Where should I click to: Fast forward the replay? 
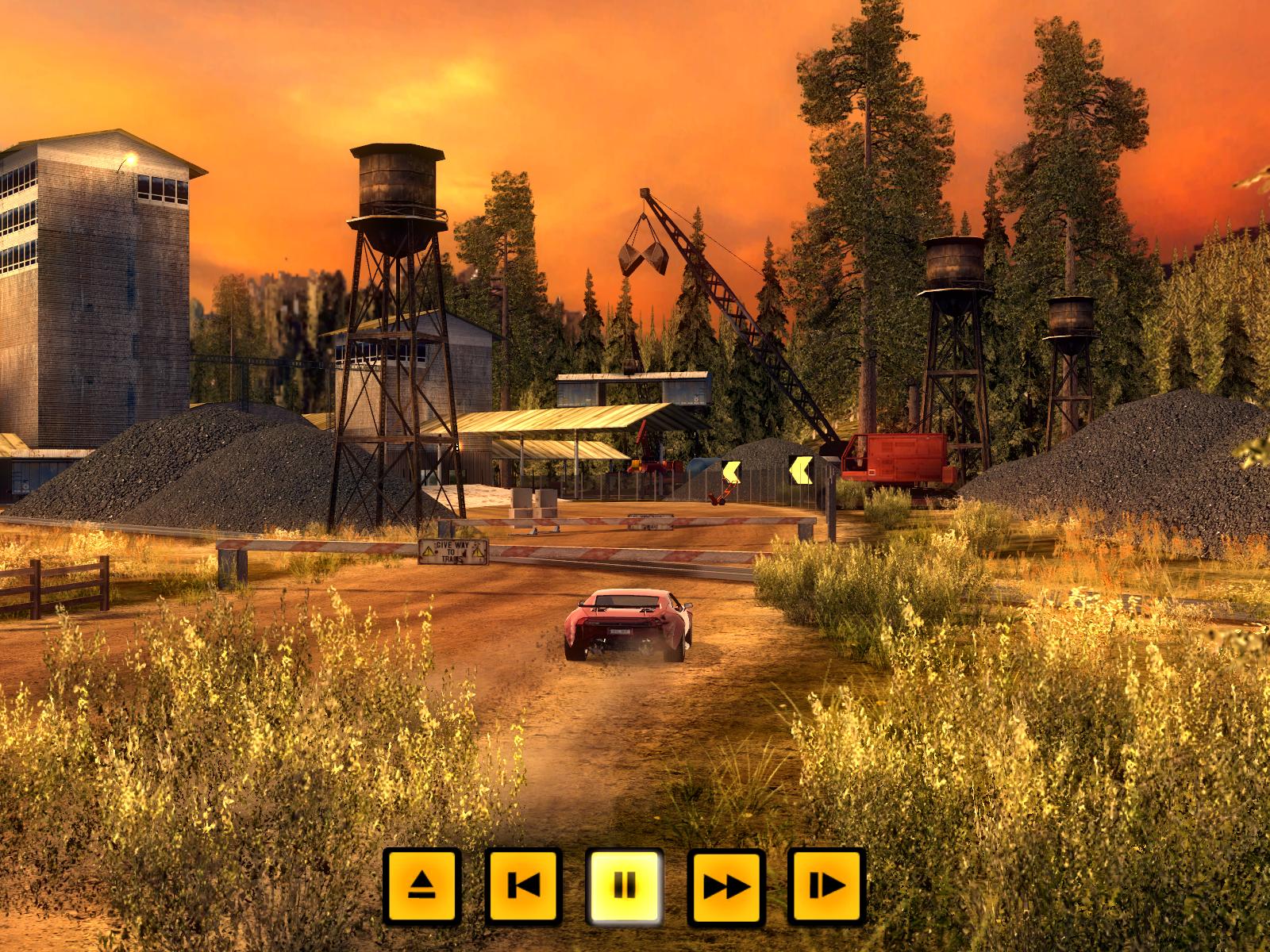(726, 885)
